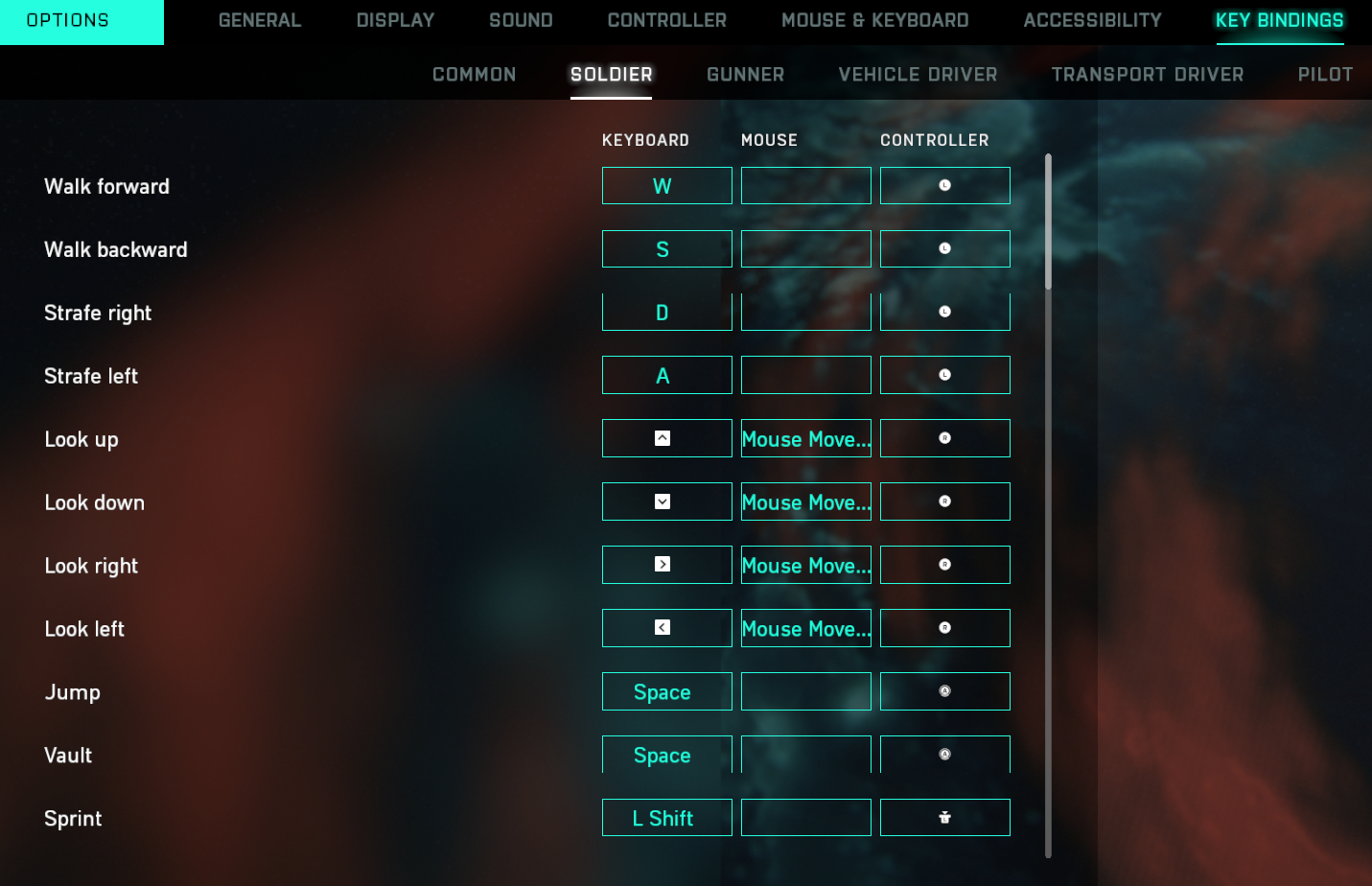The image size is (1372, 886).
Task: Rebind Walk forward keyboard key W
Action: click(x=666, y=186)
